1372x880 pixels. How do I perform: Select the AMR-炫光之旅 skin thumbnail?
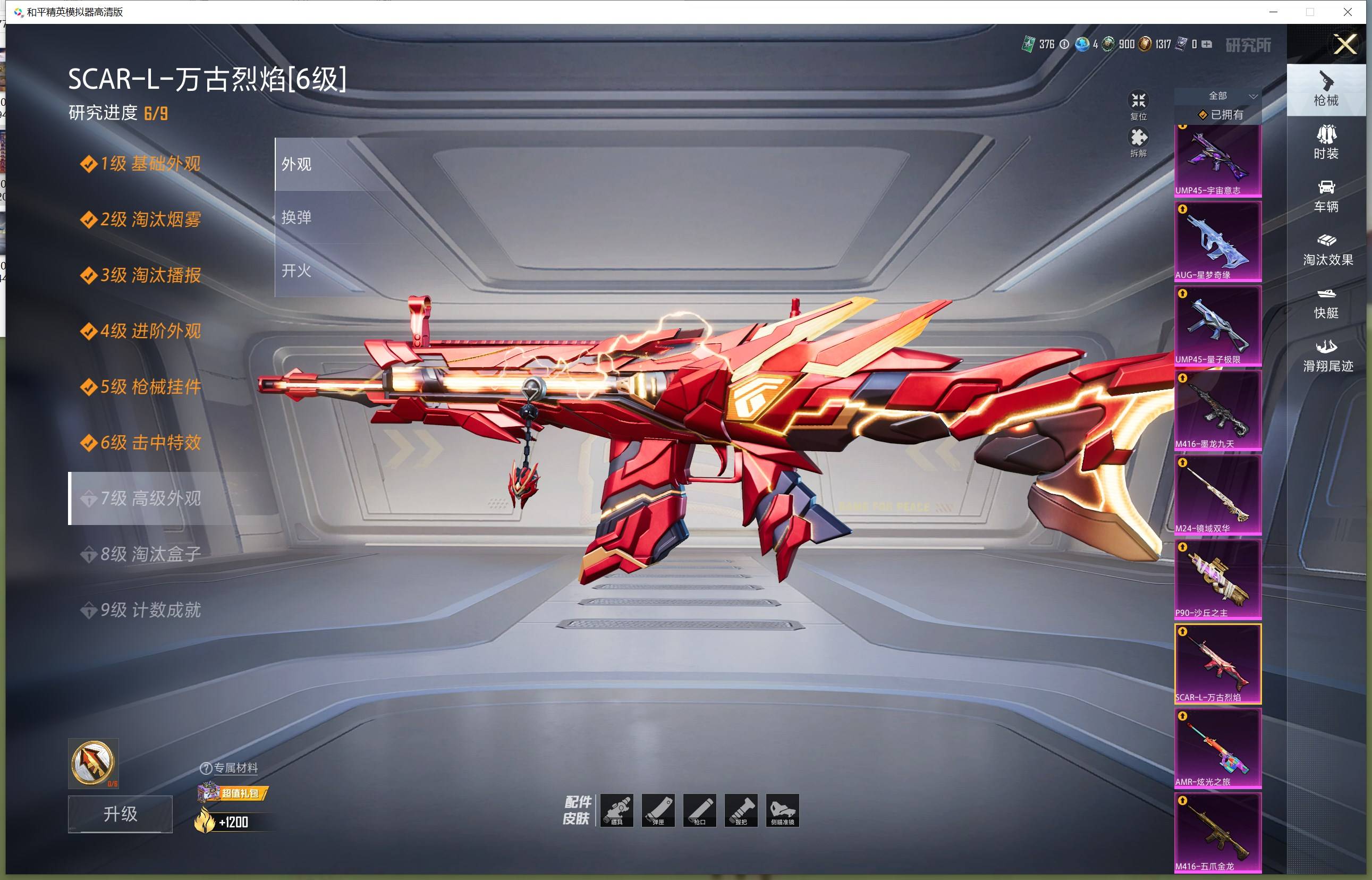point(1217,748)
